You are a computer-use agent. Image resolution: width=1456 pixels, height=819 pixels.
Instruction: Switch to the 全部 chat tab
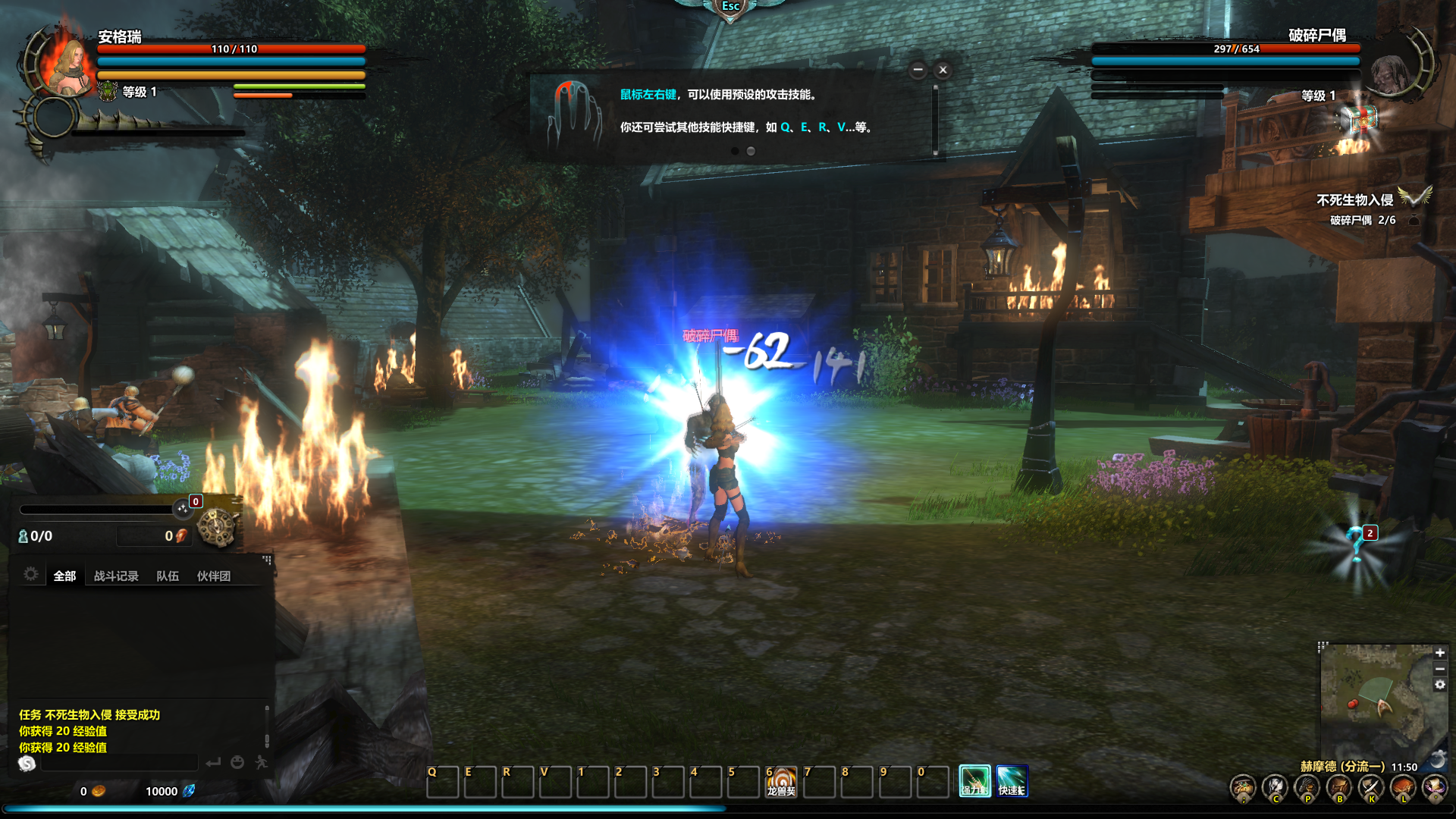pos(64,576)
